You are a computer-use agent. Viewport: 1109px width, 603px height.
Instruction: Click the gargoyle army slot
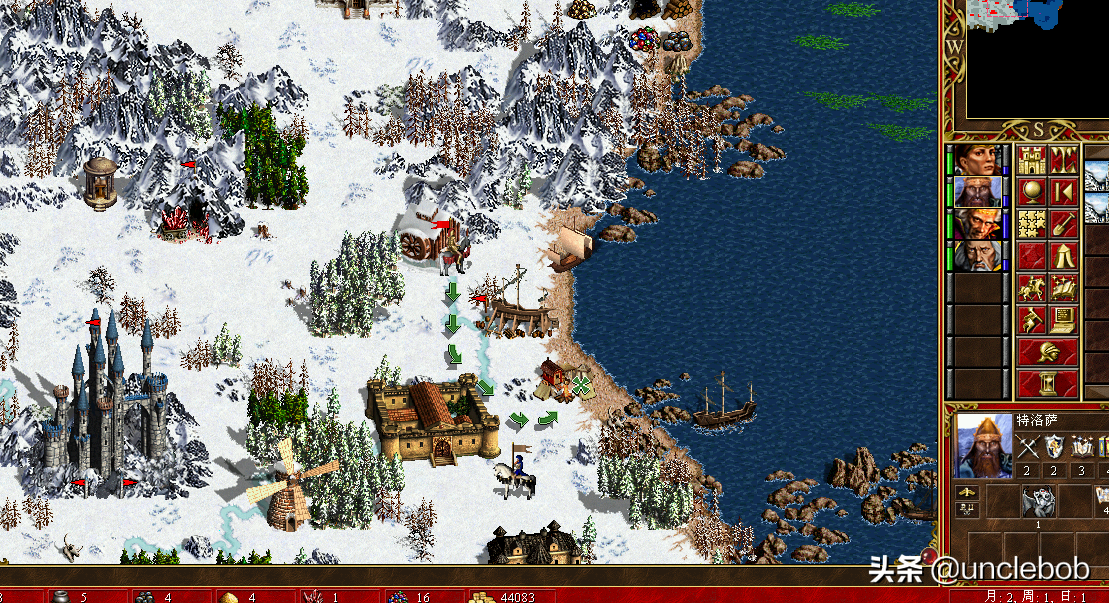tap(1037, 500)
